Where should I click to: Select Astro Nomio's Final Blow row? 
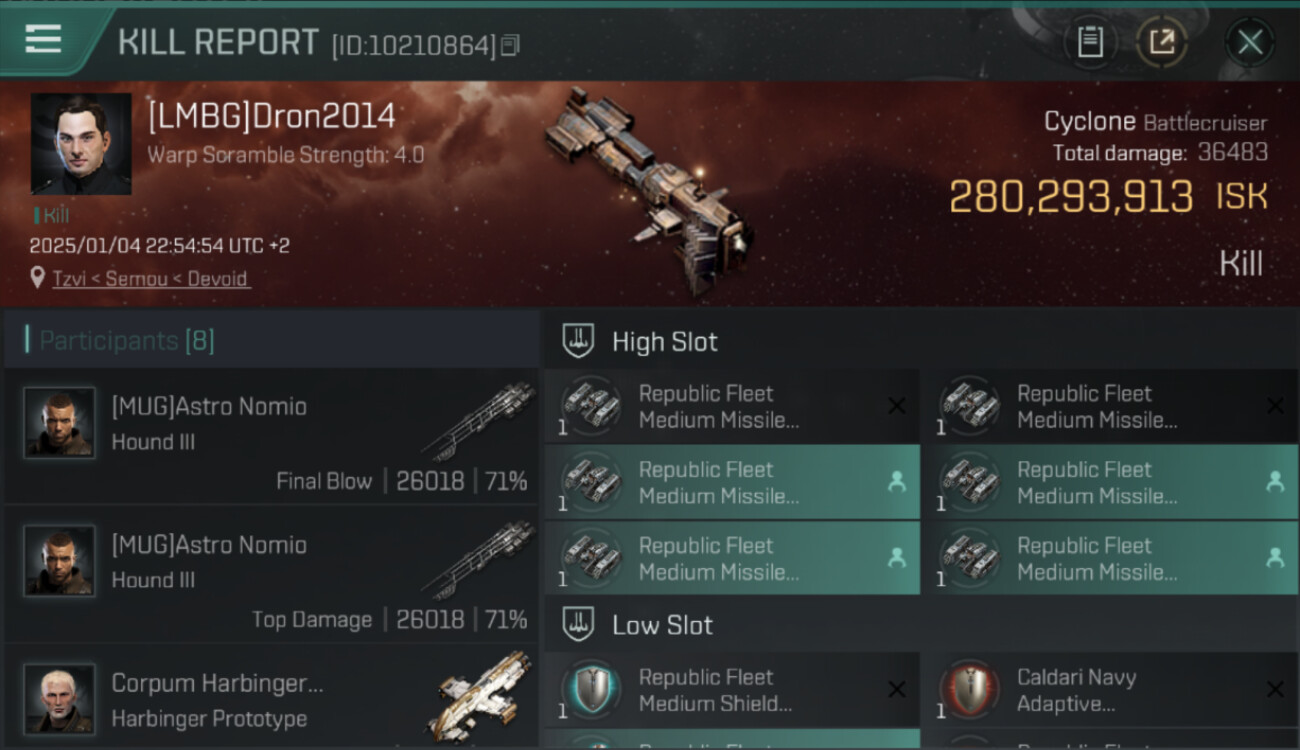click(x=272, y=436)
